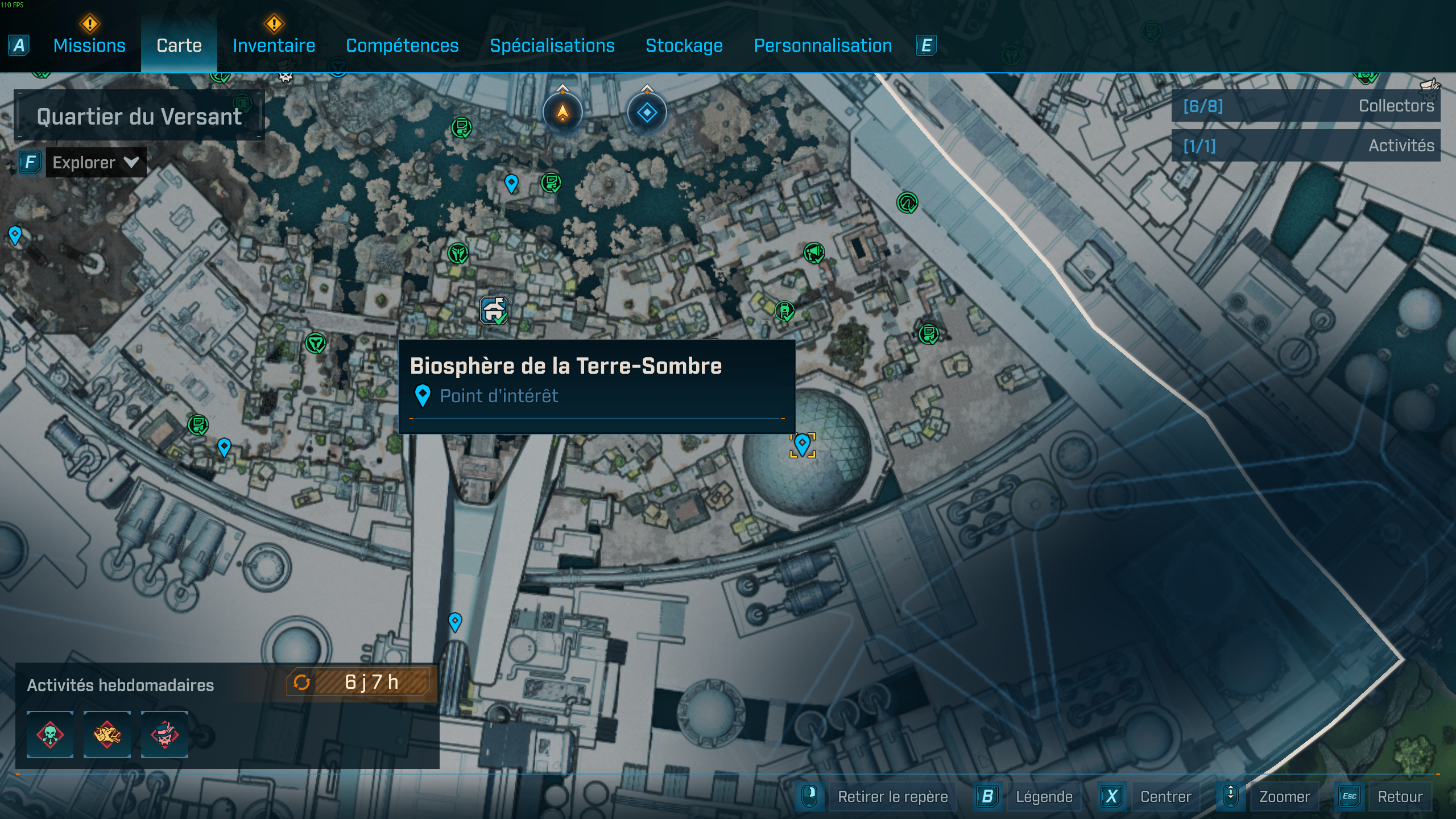
Task: Select the Compétences tab
Action: [402, 45]
